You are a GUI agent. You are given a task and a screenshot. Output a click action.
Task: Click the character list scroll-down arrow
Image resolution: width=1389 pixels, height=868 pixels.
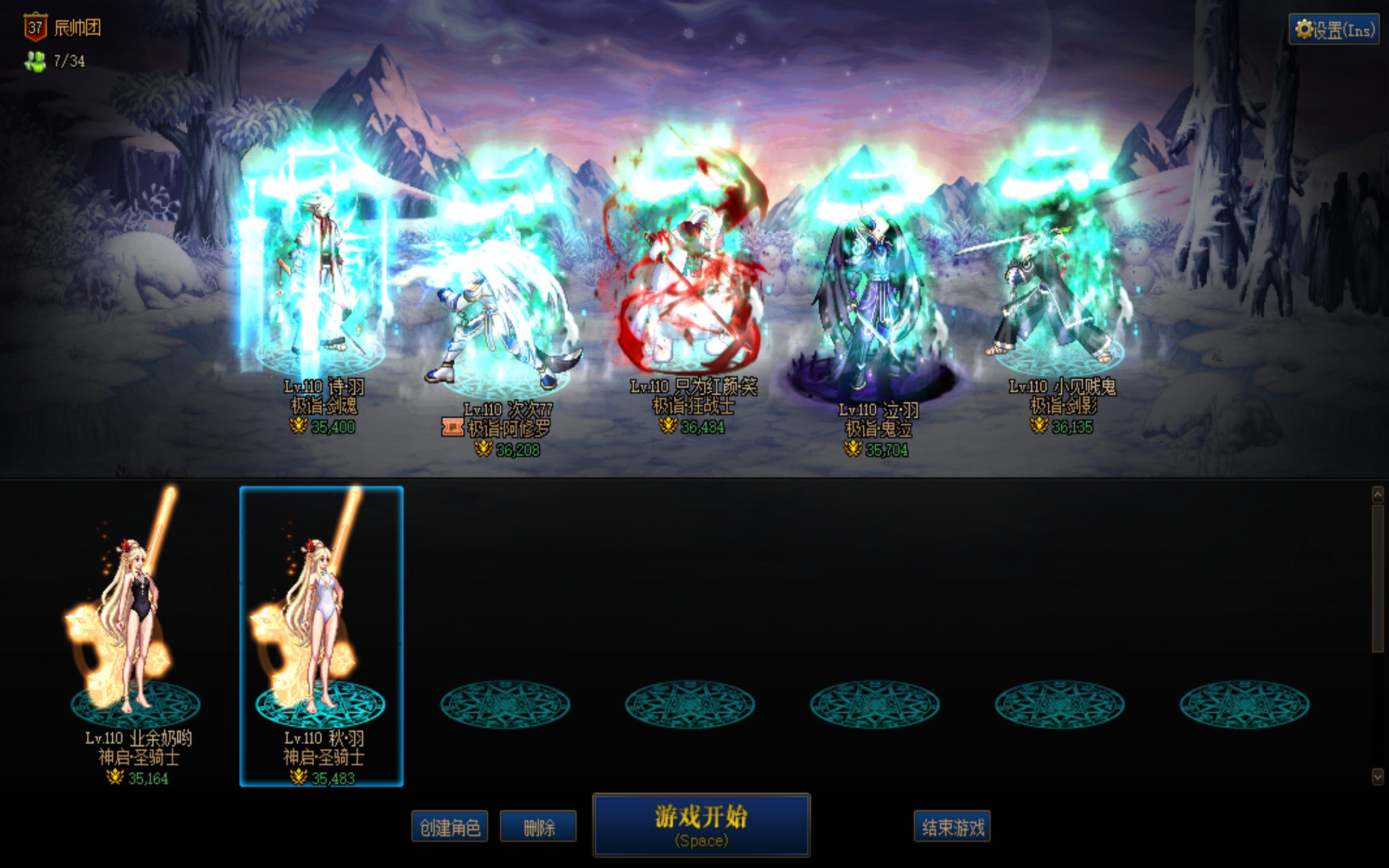(x=1378, y=777)
